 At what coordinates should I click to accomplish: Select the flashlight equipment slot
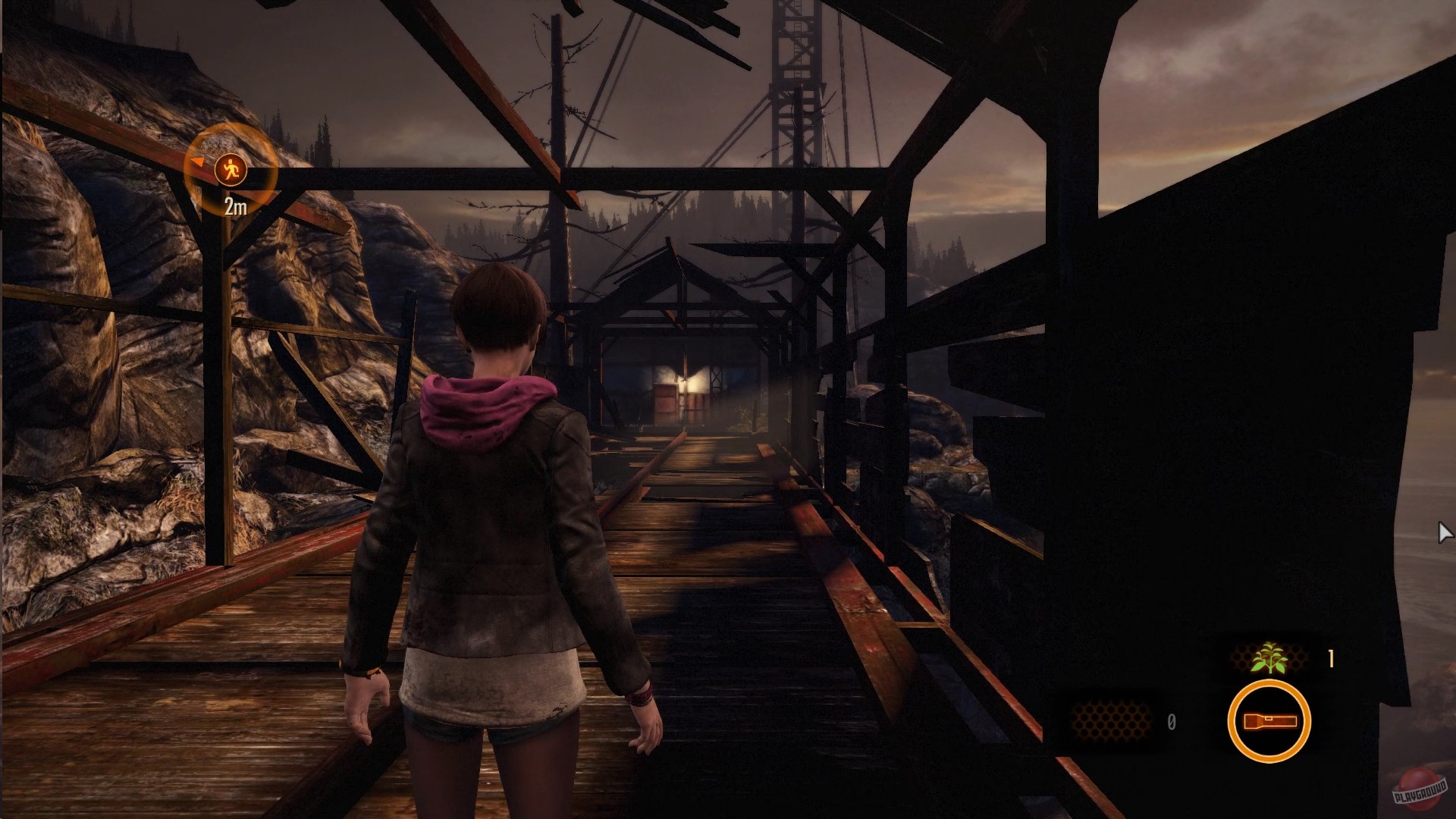coord(1269,720)
